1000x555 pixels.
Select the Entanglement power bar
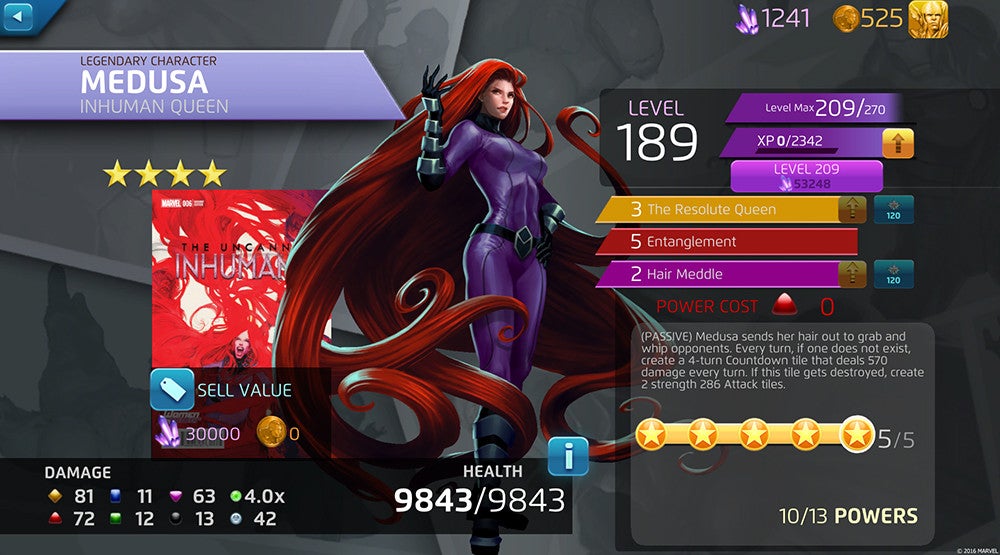[725, 242]
